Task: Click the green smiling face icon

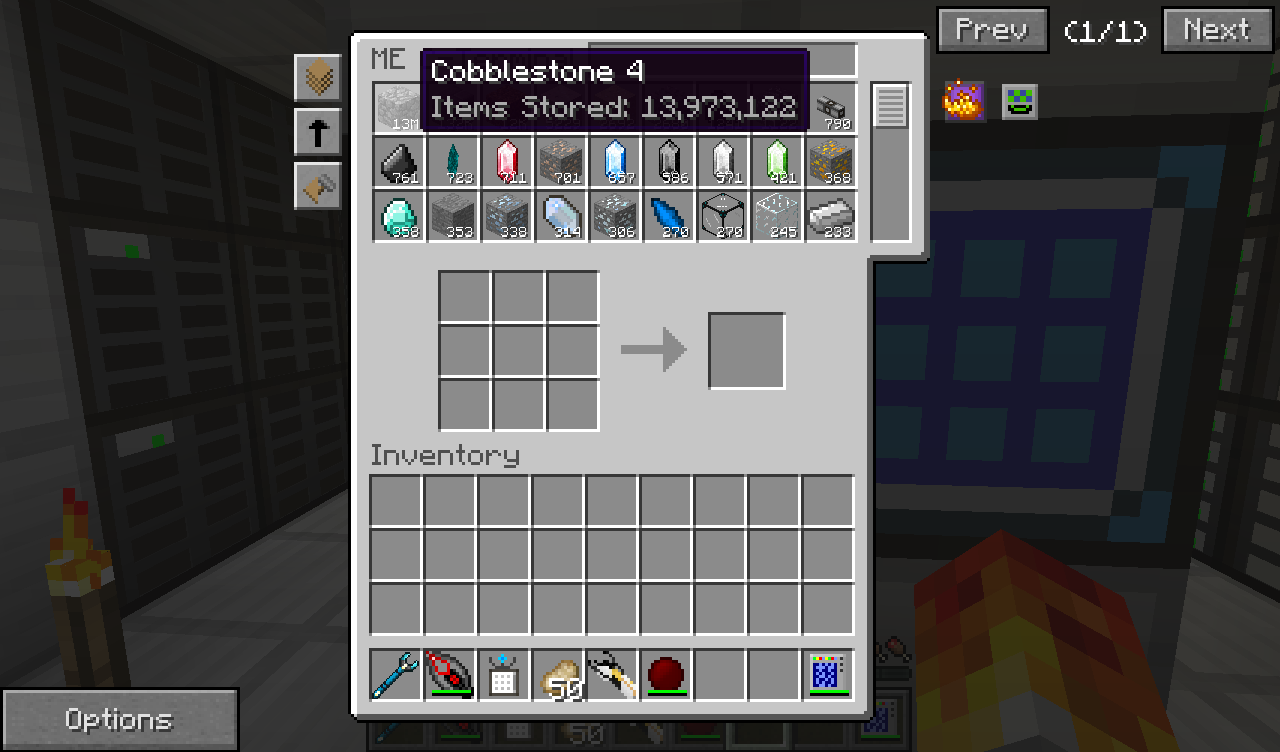Action: (1020, 101)
